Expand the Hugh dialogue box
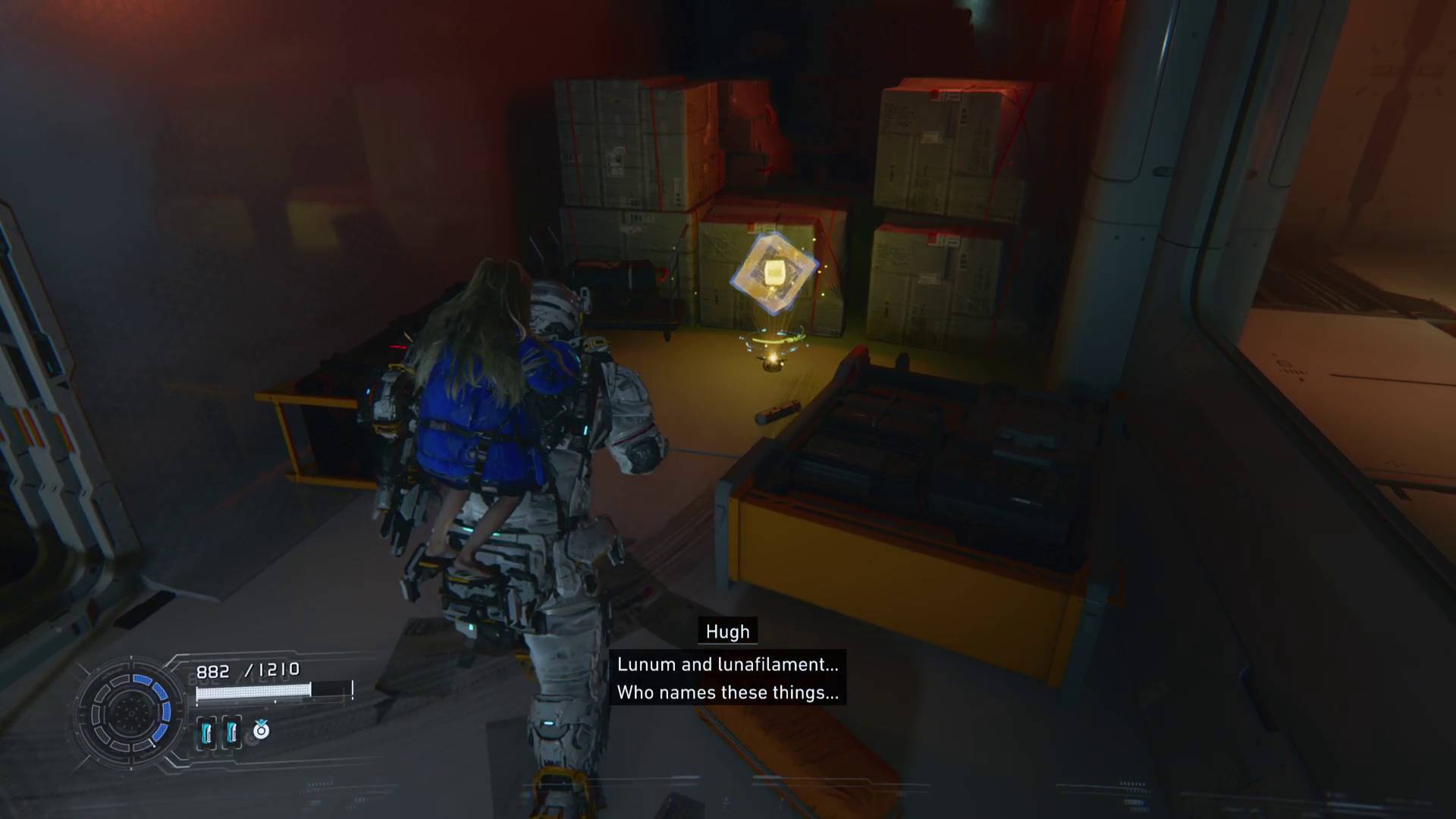The width and height of the screenshot is (1456, 819). point(726,677)
